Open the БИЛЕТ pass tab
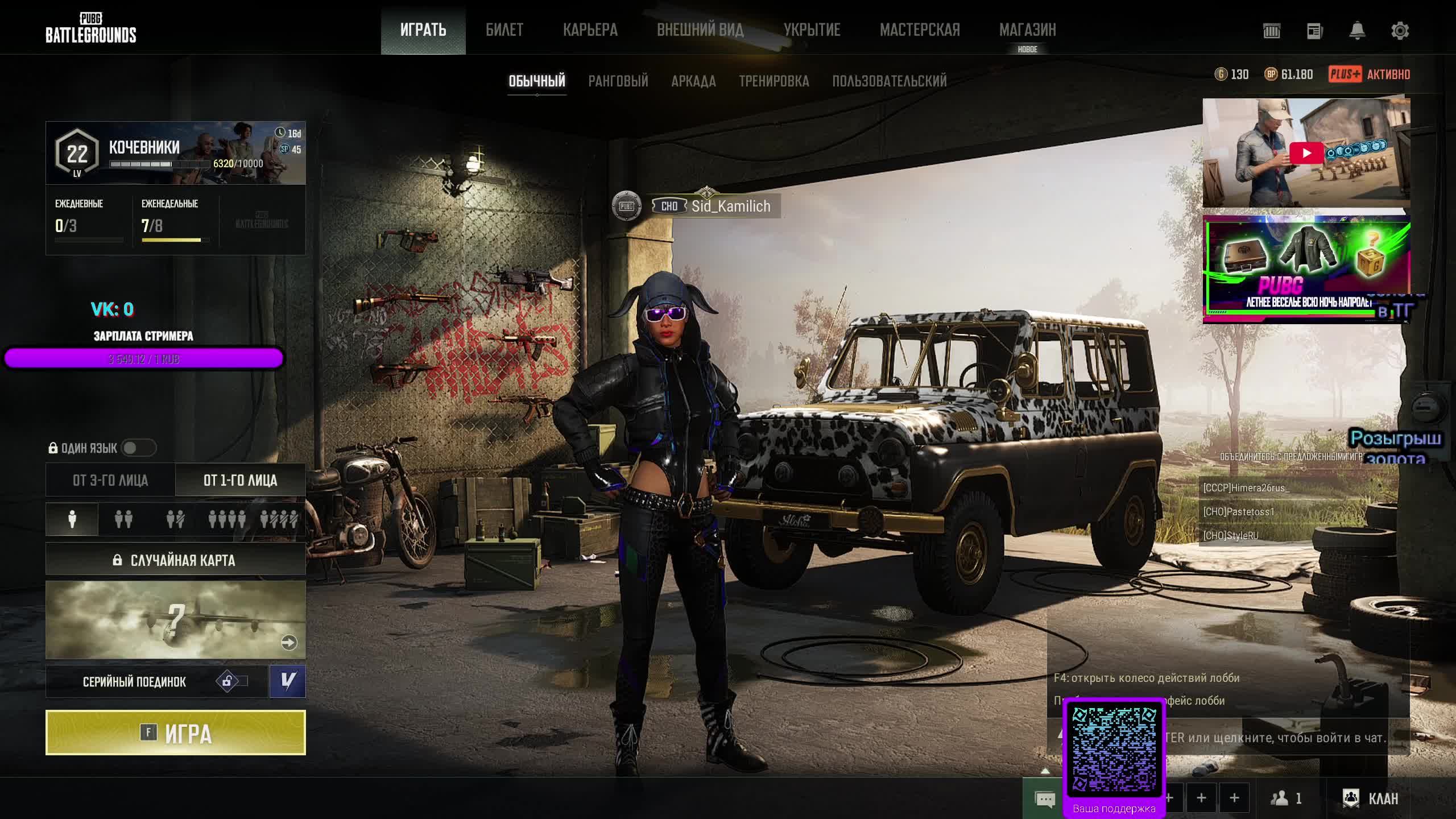 pyautogui.click(x=504, y=30)
